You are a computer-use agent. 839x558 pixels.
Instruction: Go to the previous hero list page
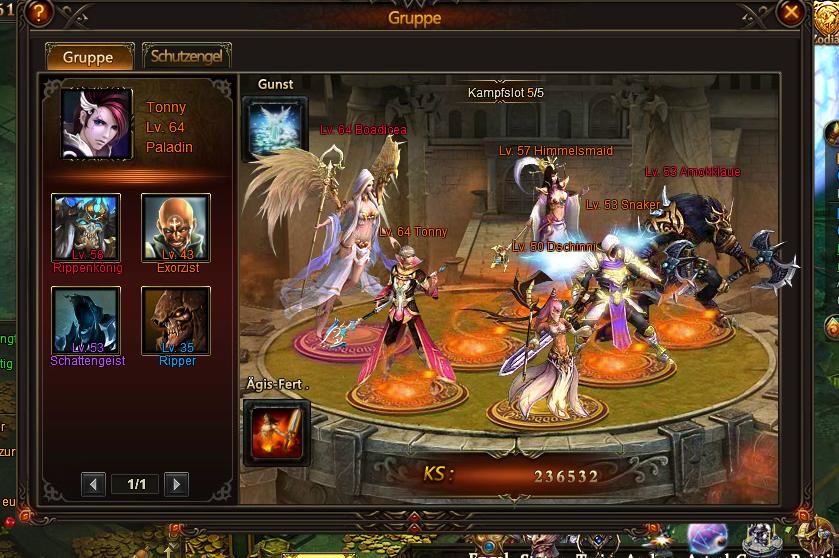coord(94,485)
